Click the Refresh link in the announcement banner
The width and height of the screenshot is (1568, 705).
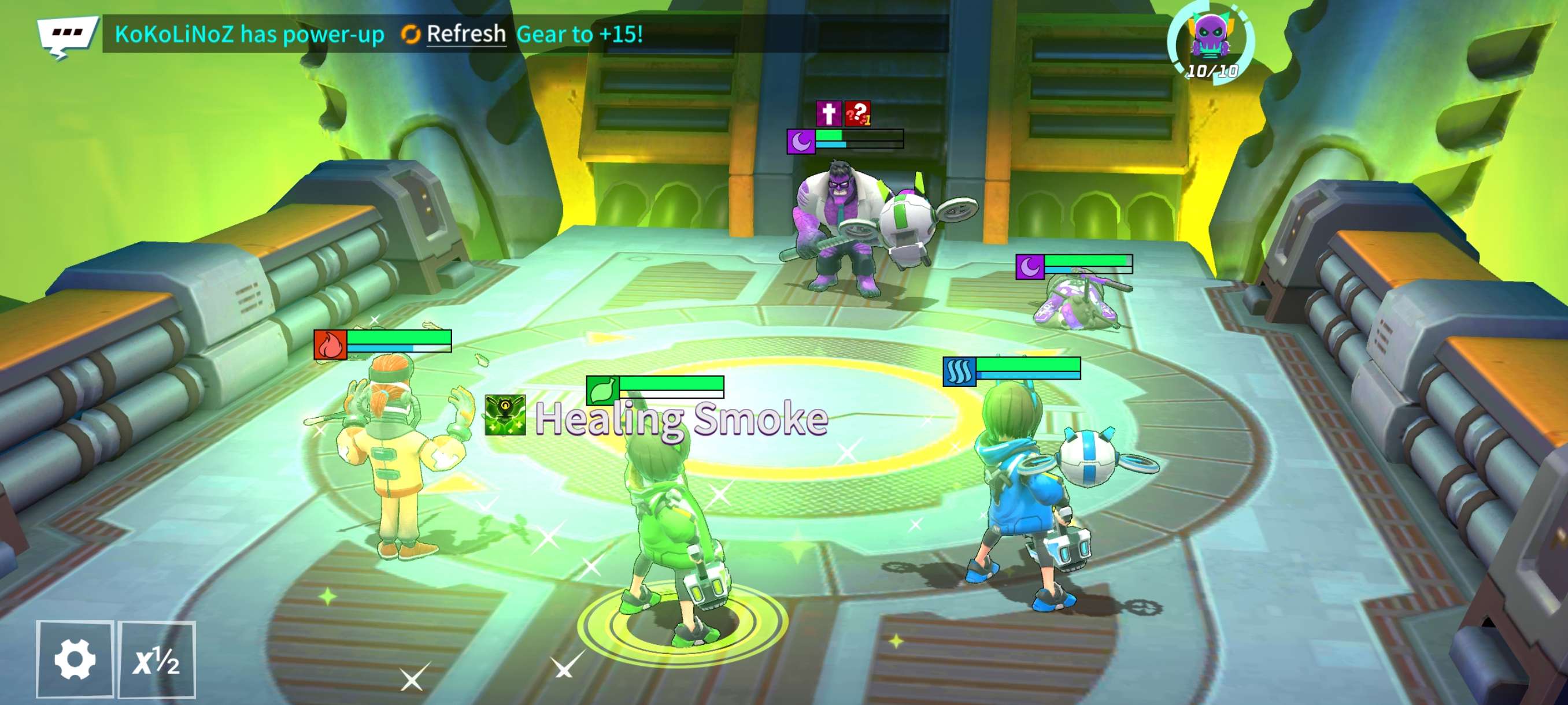pyautogui.click(x=465, y=34)
